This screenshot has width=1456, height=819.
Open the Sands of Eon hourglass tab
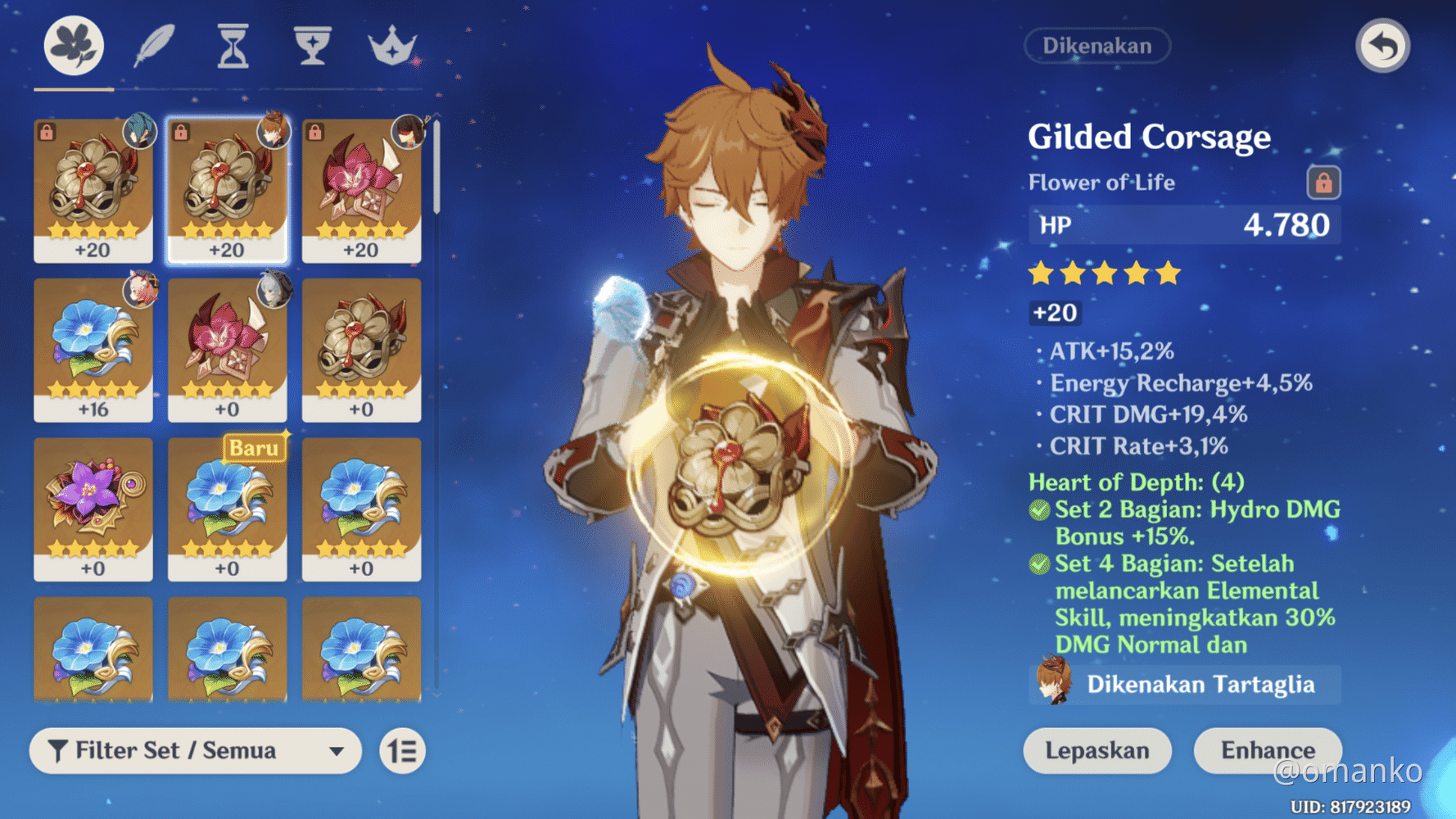click(232, 47)
